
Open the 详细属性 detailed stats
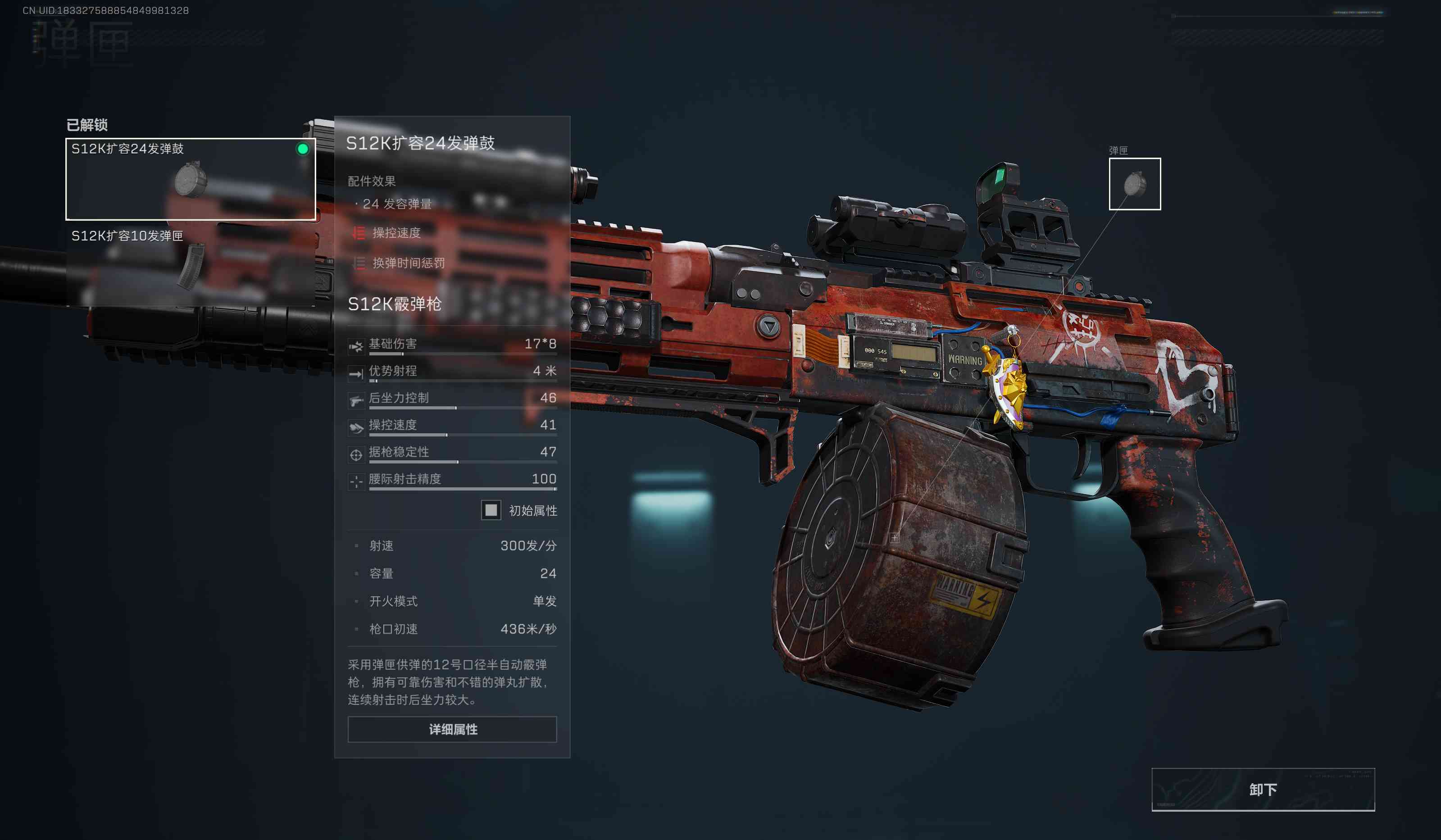click(452, 729)
